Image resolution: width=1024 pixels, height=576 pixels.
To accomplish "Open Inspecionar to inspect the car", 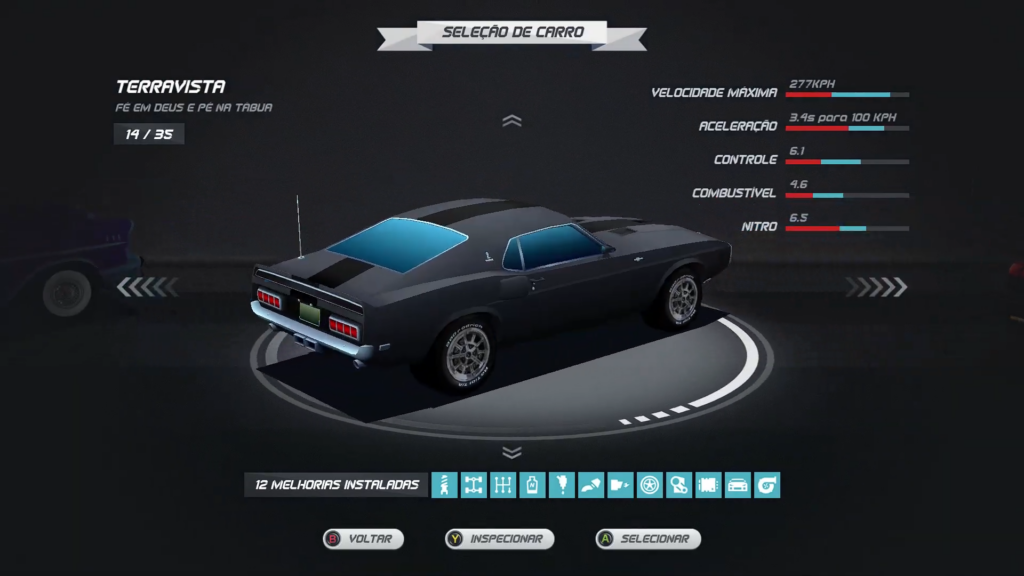I will [499, 539].
